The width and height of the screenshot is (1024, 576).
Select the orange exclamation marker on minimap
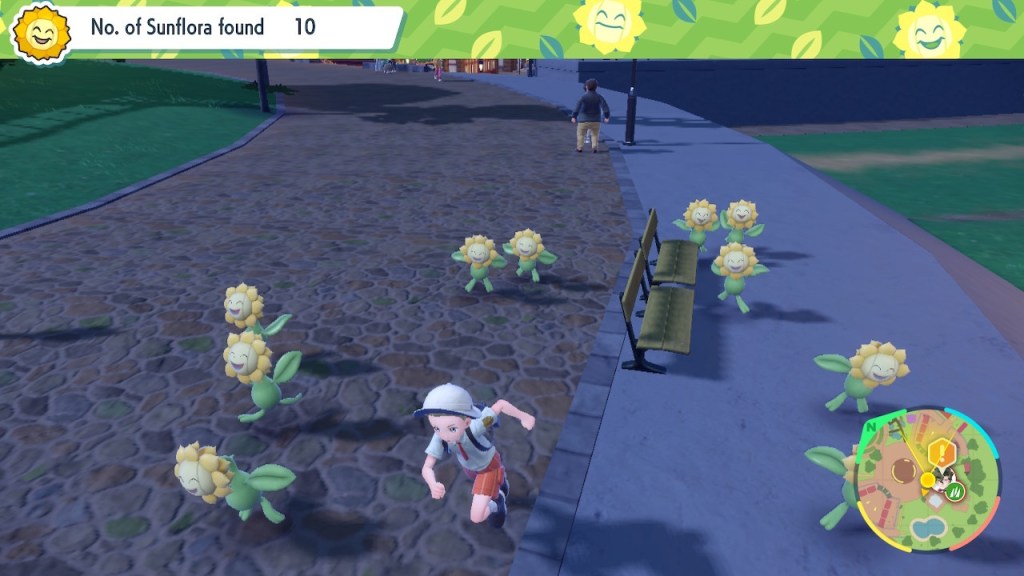click(940, 452)
